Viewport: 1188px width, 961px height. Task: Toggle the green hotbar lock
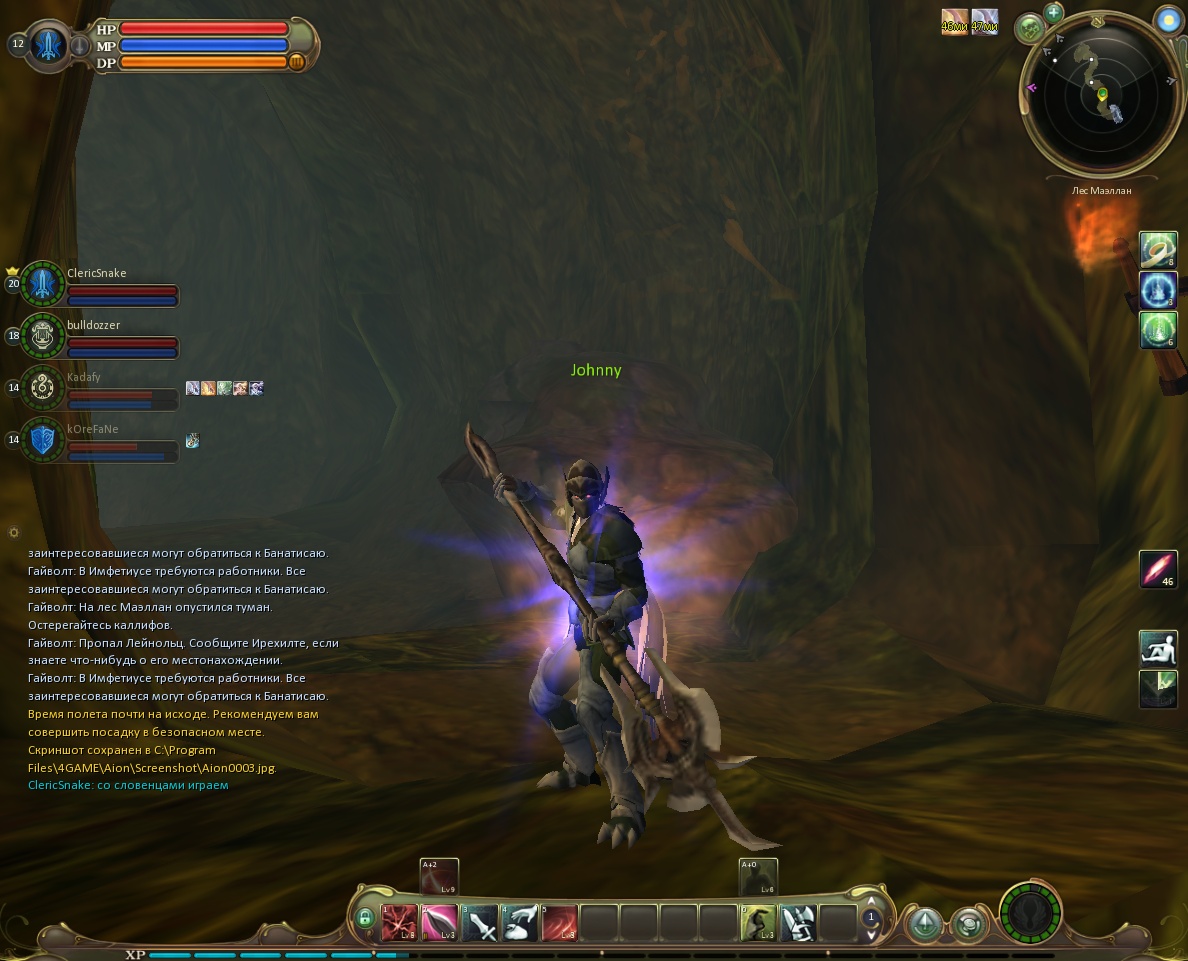tap(365, 918)
